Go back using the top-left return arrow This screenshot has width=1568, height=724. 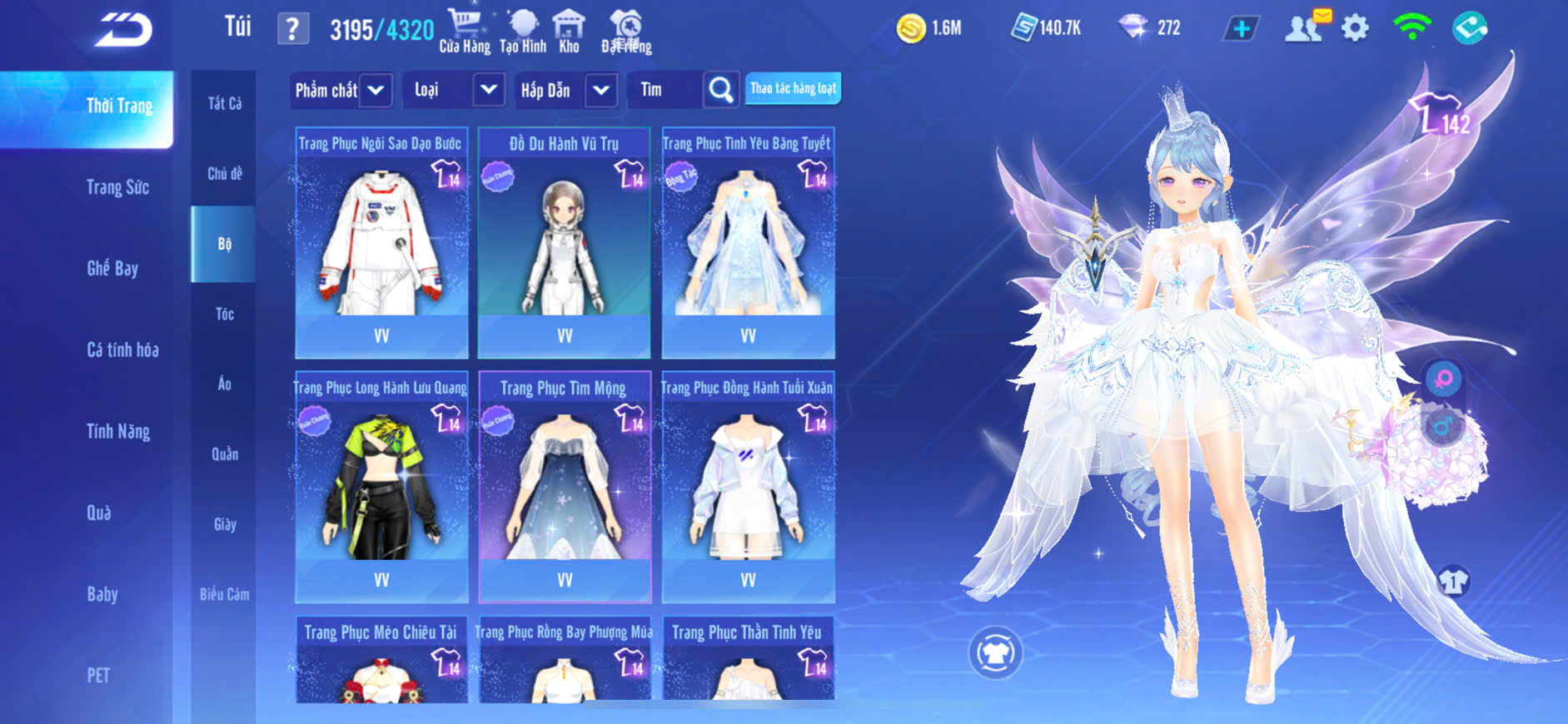pos(123,30)
